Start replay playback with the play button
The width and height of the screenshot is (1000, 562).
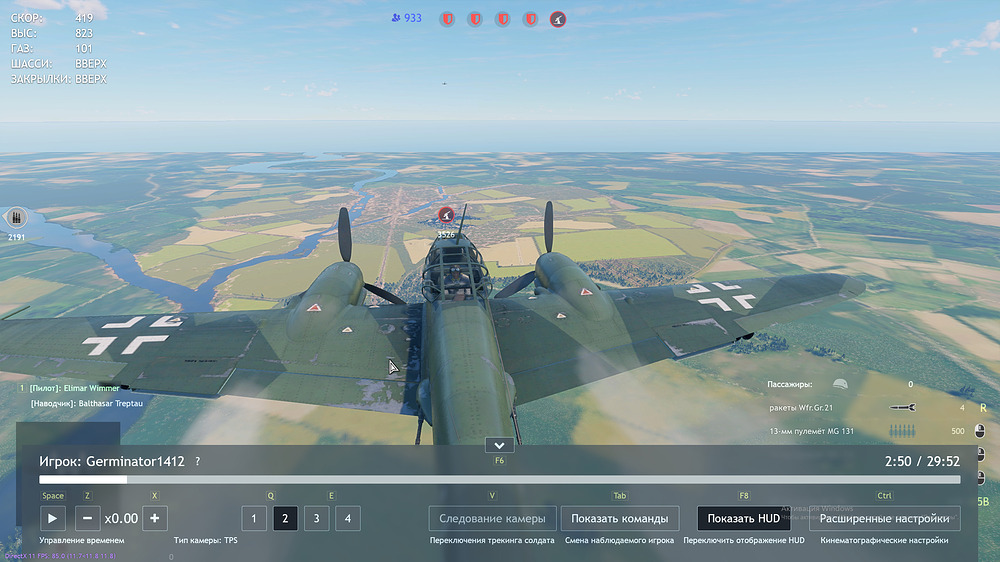53,518
